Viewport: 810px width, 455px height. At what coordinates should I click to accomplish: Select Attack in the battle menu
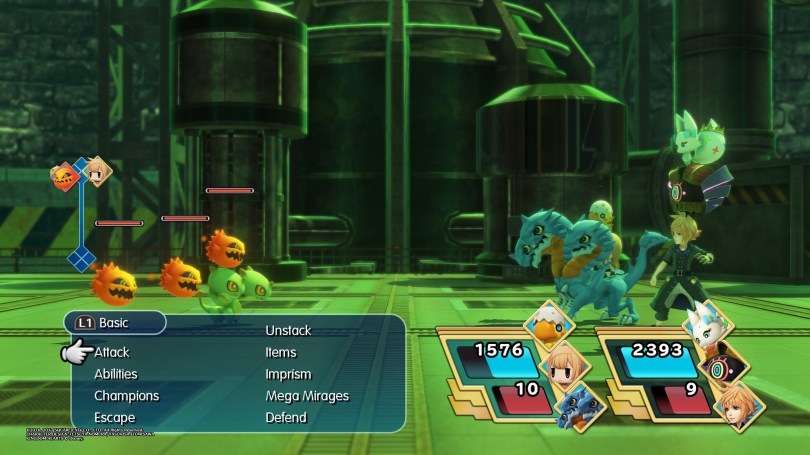click(112, 352)
